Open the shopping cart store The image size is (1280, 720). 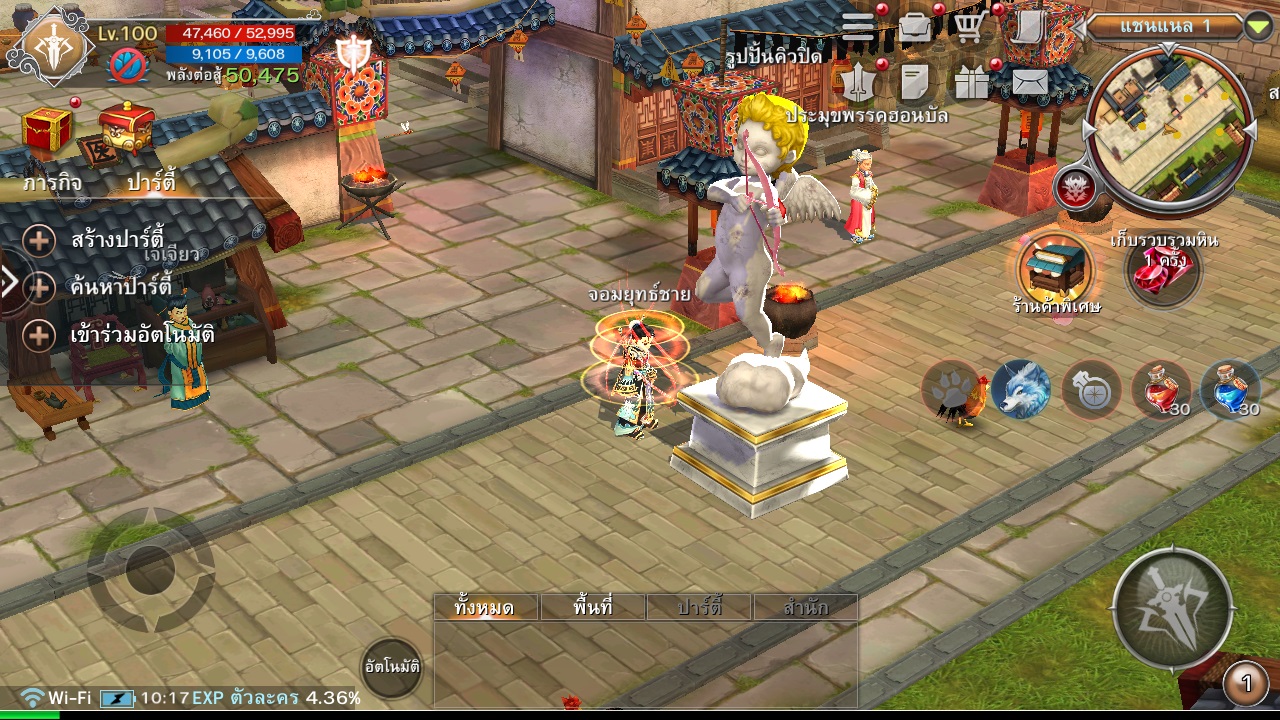coord(968,27)
